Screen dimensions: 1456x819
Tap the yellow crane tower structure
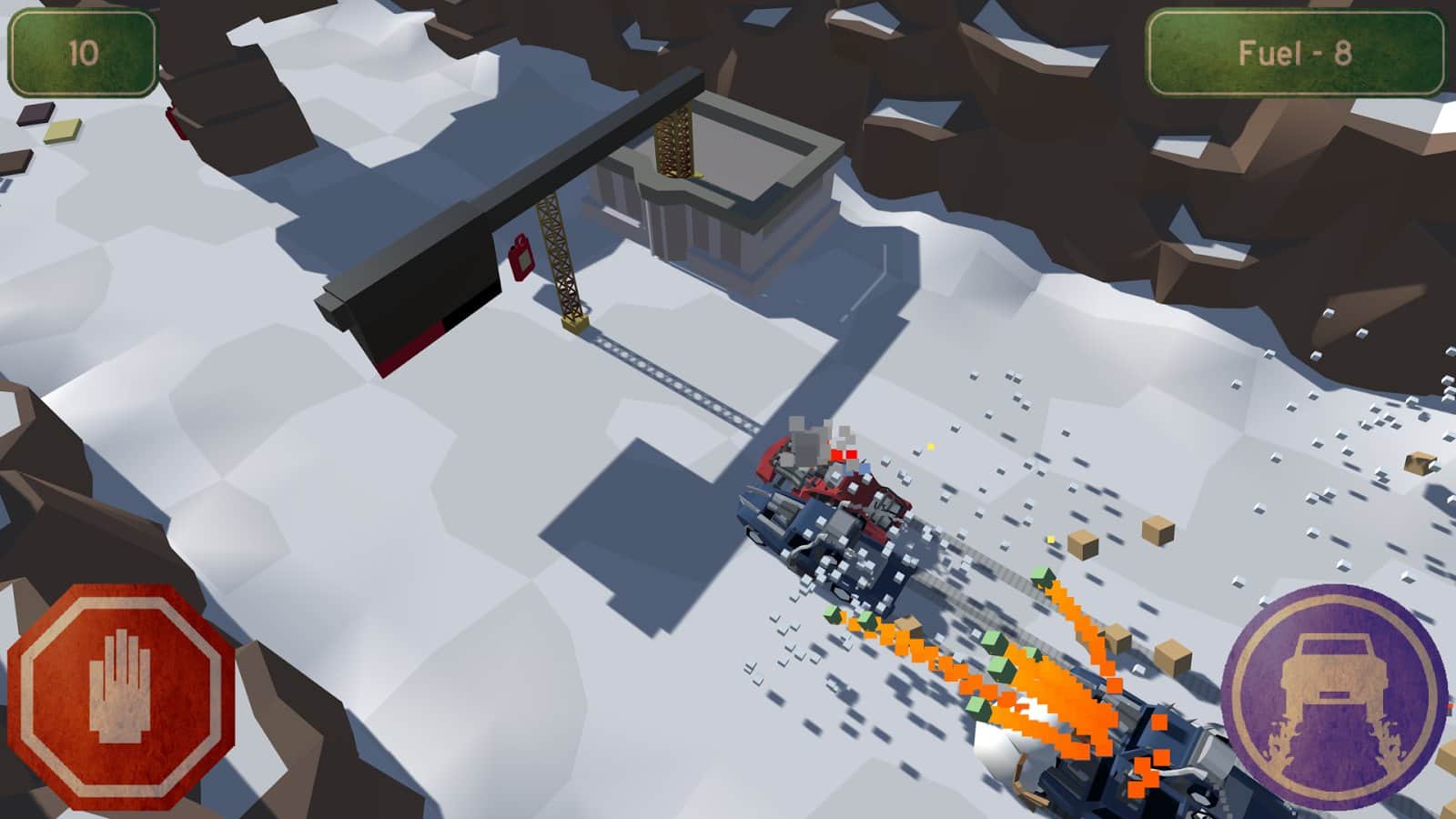point(560,255)
